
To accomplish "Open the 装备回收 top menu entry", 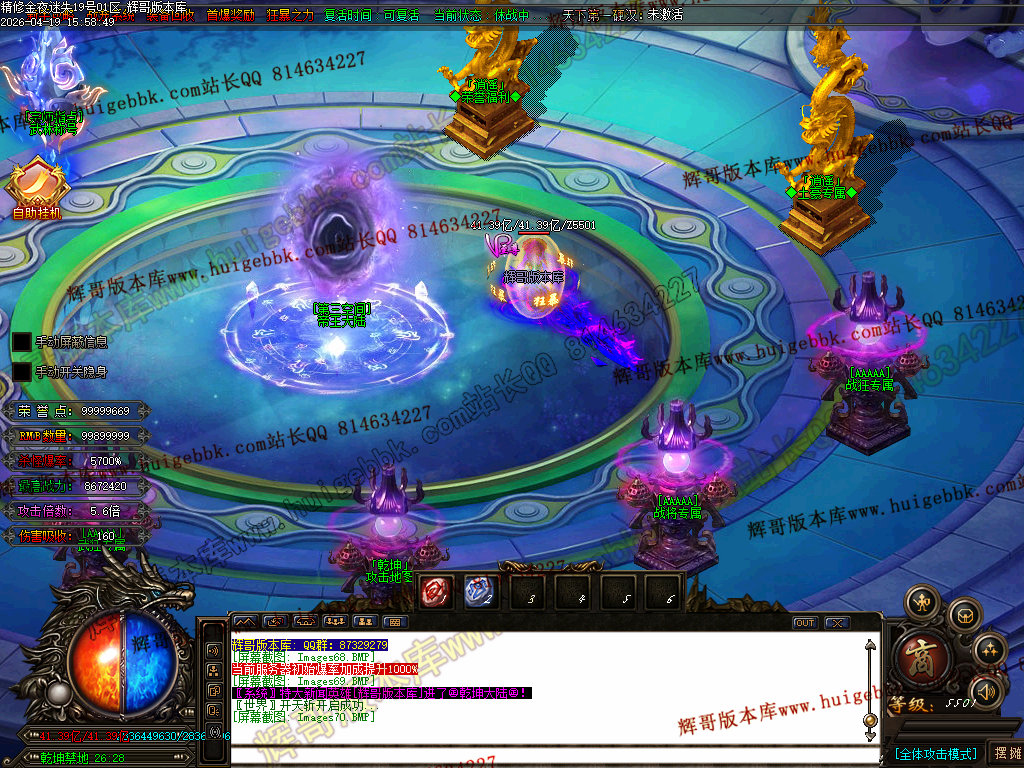I will (170, 15).
